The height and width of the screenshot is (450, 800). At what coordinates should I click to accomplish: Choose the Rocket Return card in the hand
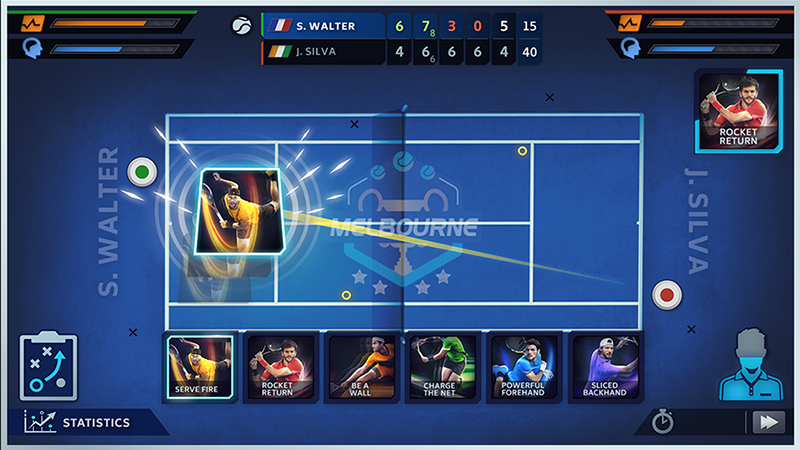(277, 367)
